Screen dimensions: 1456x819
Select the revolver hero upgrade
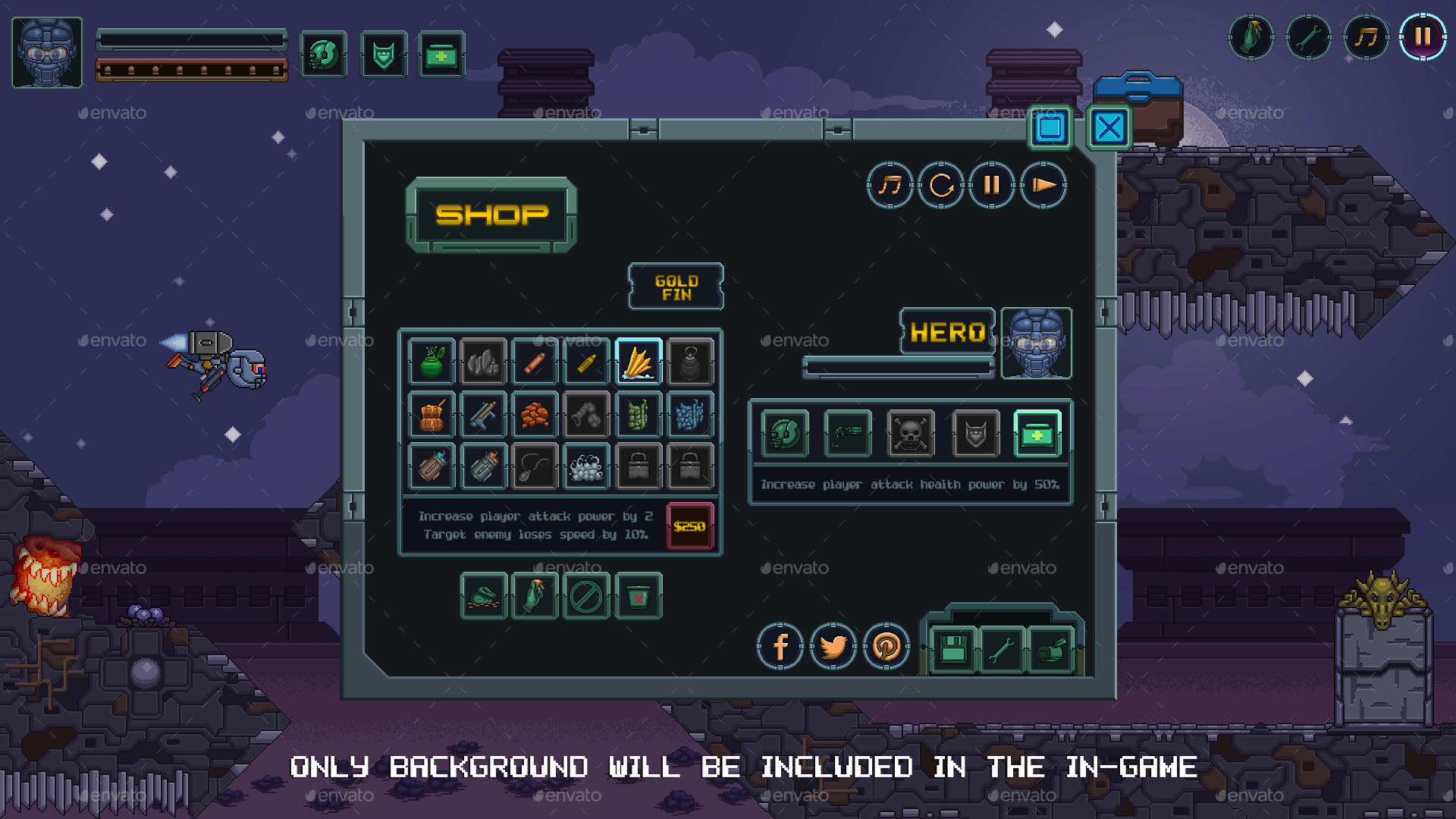847,434
